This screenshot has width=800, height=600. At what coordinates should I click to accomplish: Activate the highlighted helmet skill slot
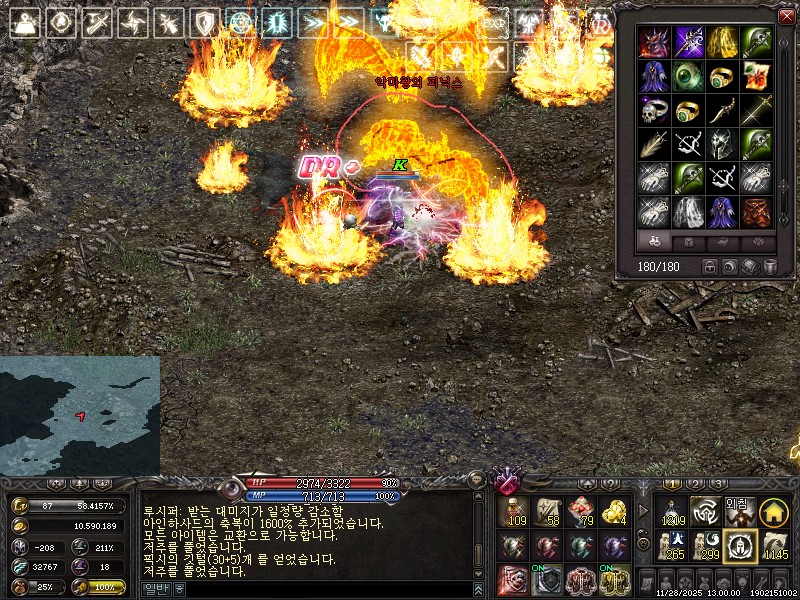[740, 546]
